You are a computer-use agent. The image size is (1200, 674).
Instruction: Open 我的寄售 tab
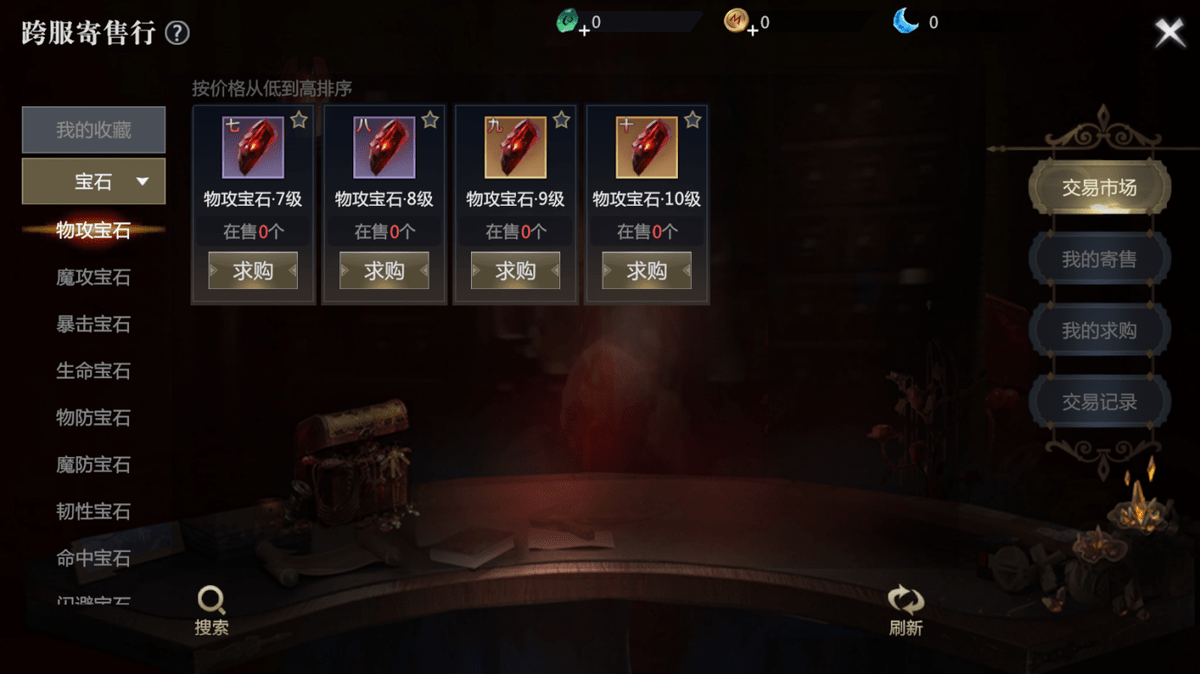click(1099, 259)
